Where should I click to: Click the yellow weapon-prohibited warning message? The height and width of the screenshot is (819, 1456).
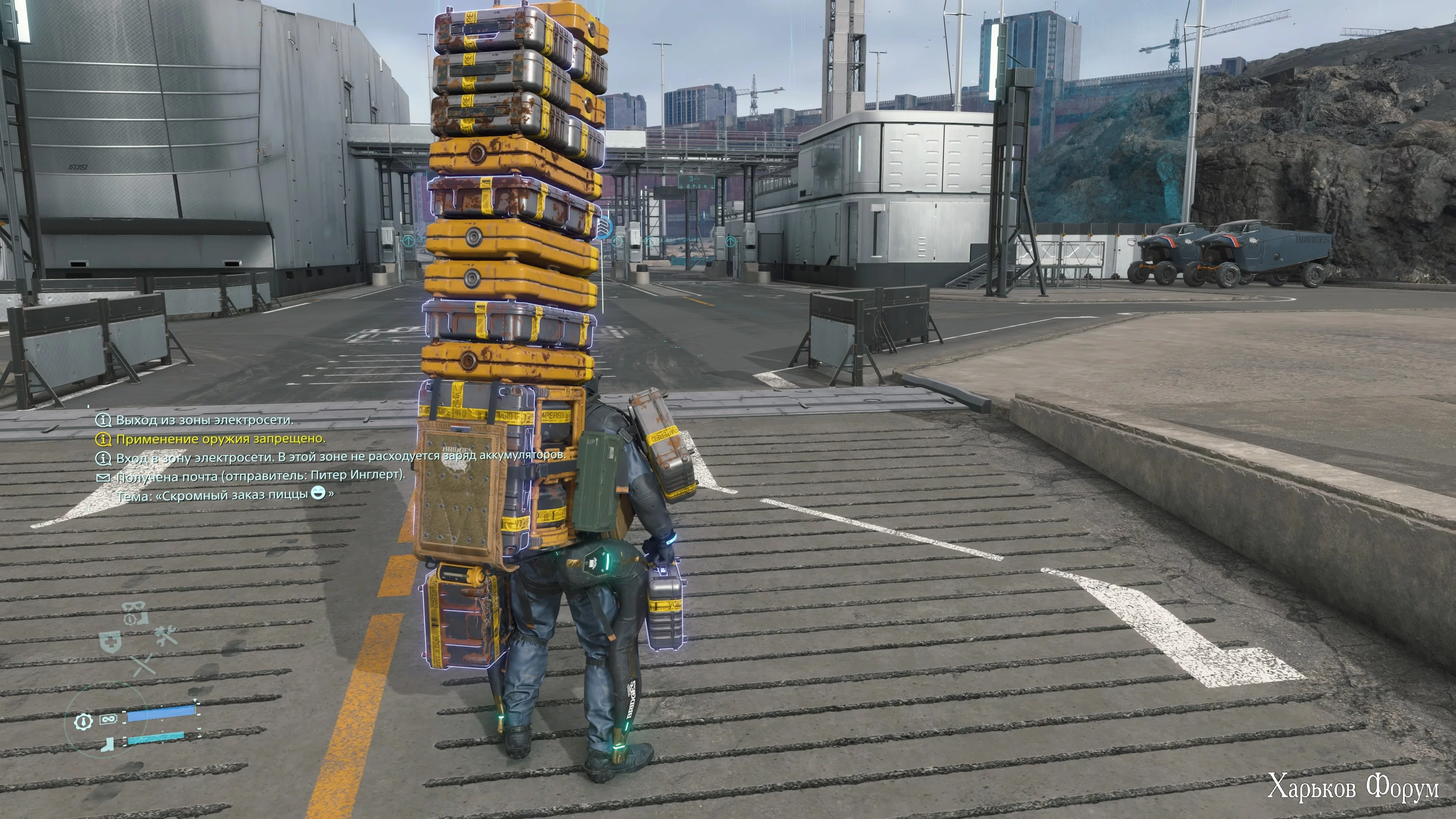[x=220, y=439]
